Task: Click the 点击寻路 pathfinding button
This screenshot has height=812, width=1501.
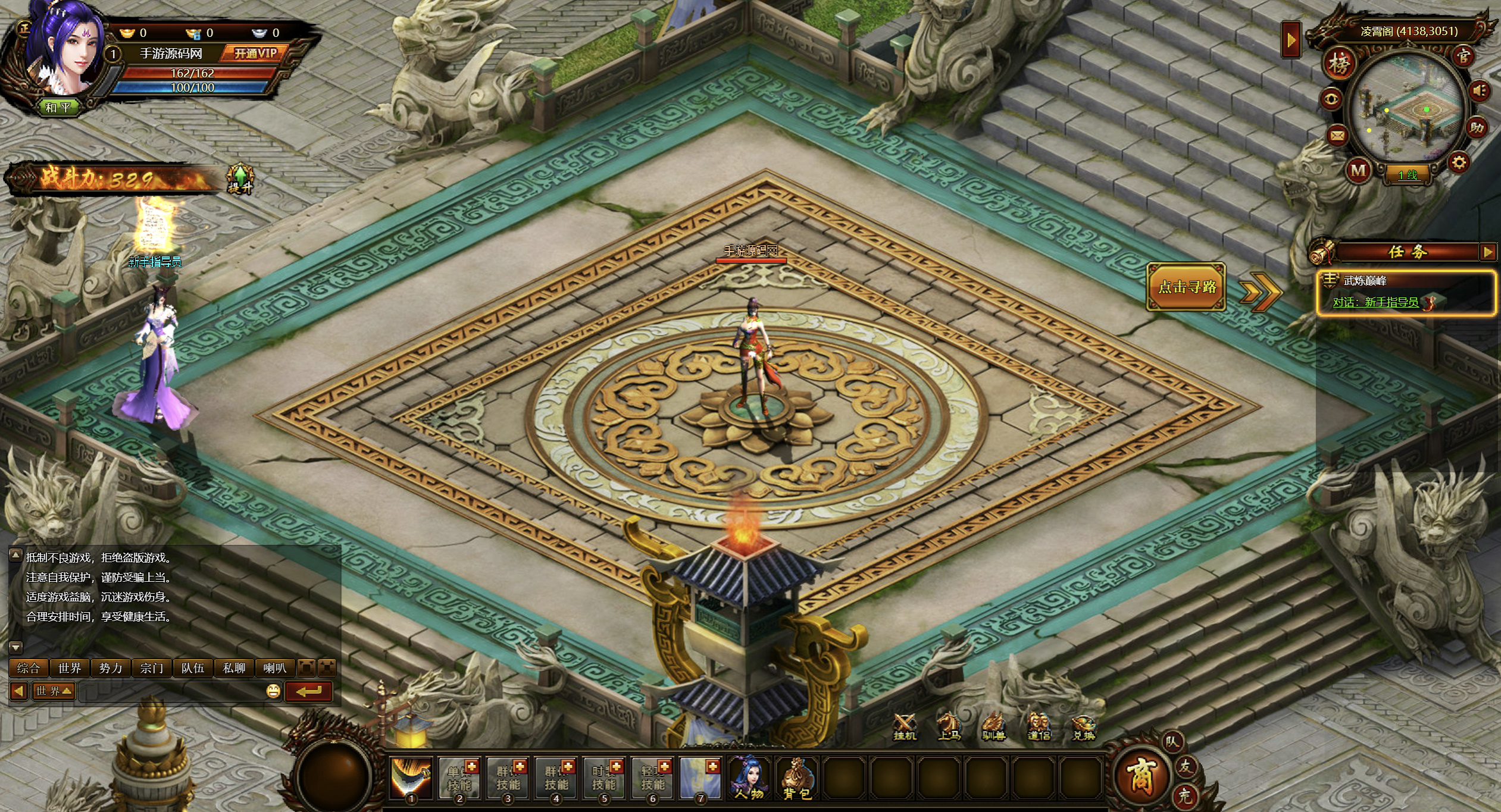Action: (x=1186, y=287)
